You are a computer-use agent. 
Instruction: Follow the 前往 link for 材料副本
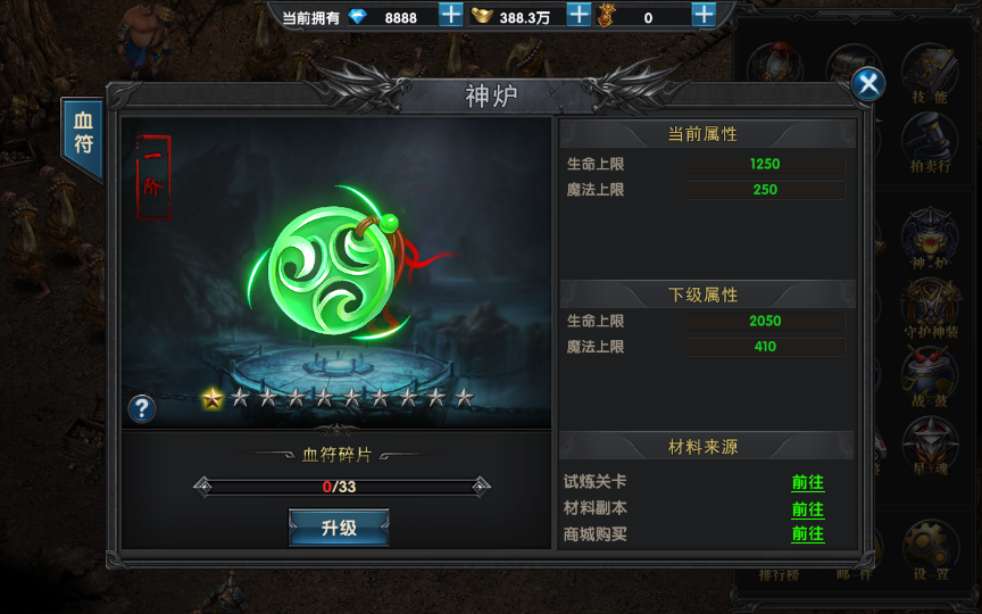pos(807,508)
